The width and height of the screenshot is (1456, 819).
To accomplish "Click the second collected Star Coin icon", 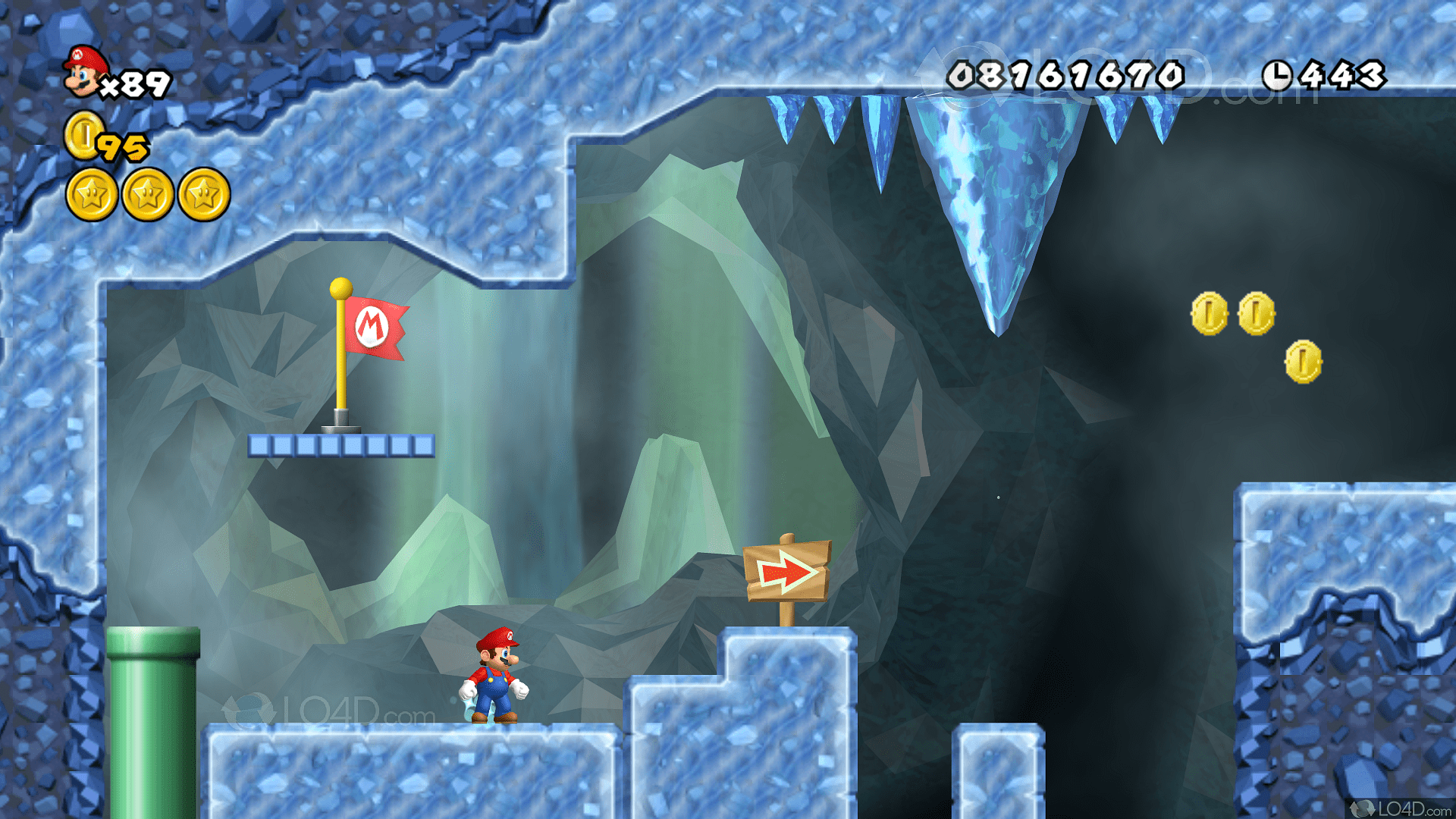I will 149,195.
